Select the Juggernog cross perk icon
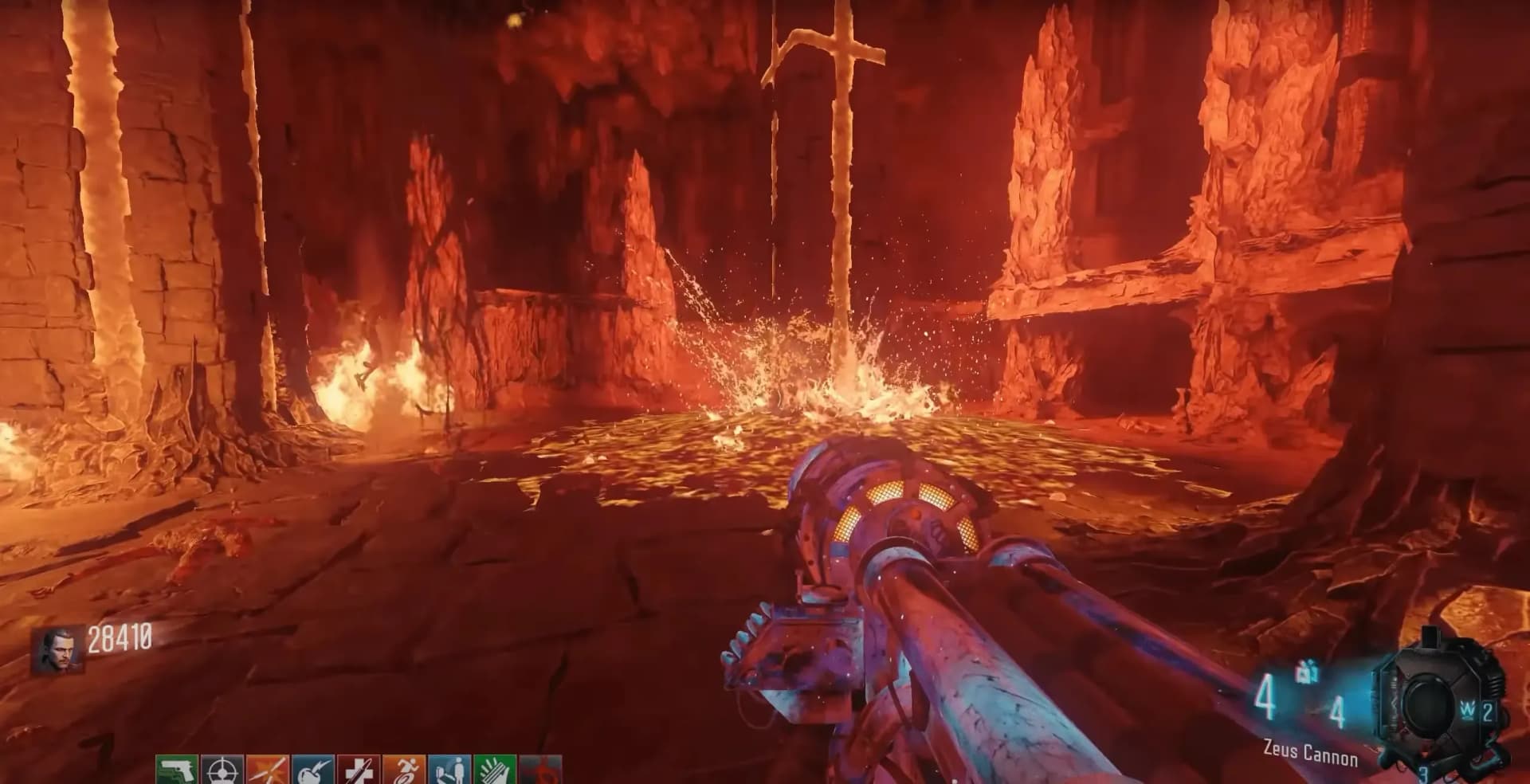 pyautogui.click(x=359, y=771)
